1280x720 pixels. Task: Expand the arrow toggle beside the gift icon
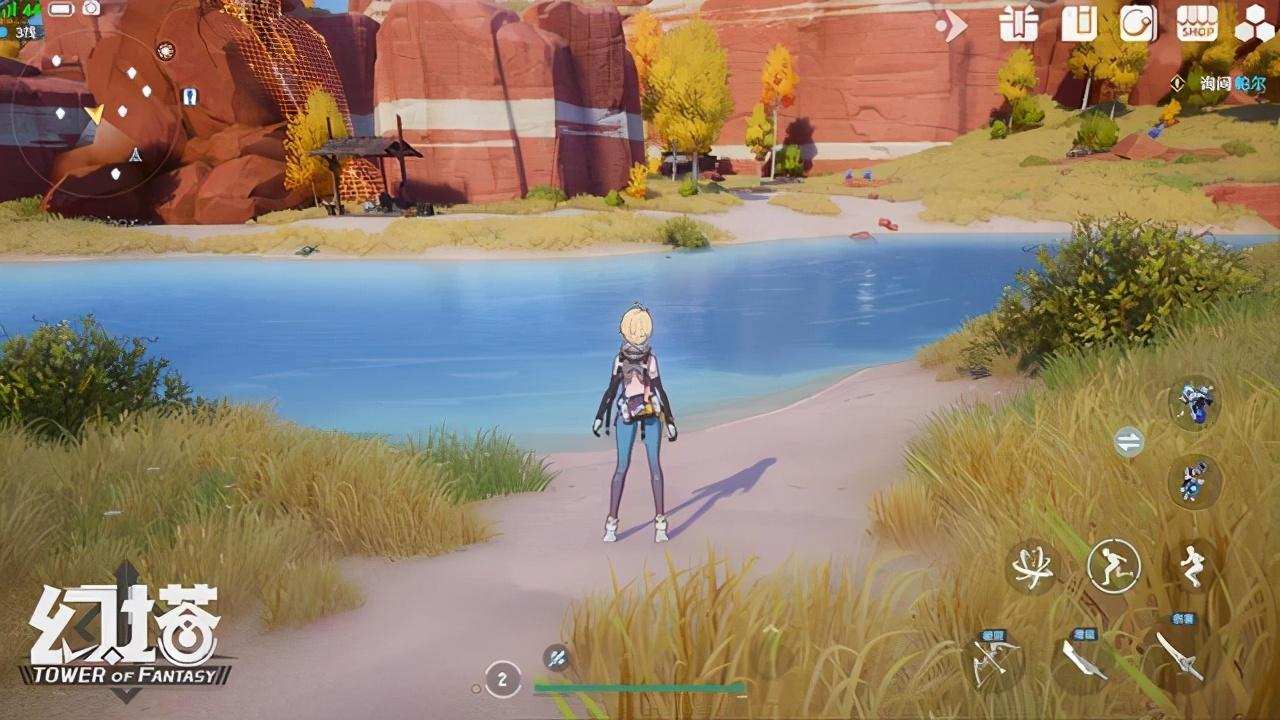(952, 26)
